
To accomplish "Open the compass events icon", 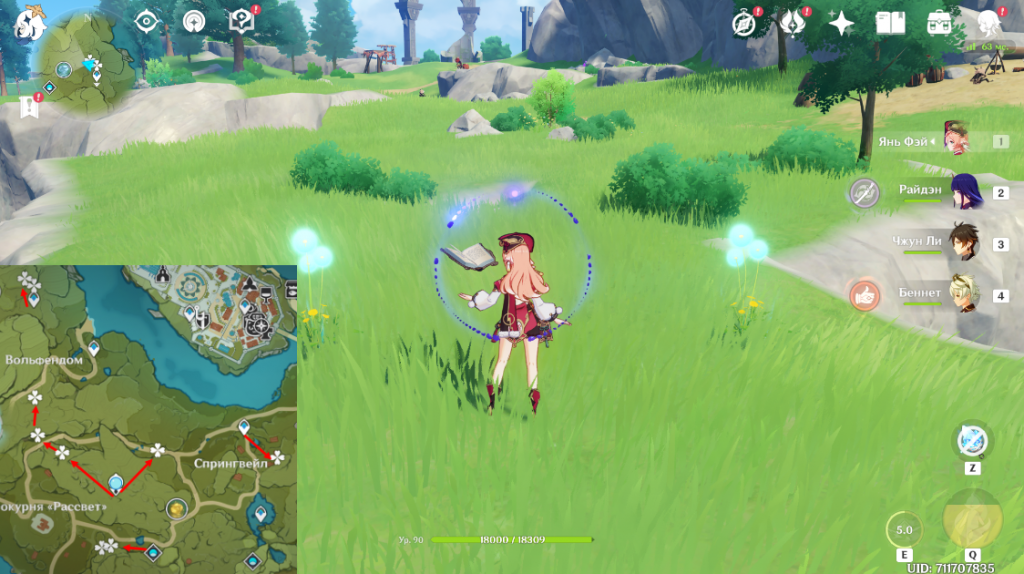I will pos(744,23).
